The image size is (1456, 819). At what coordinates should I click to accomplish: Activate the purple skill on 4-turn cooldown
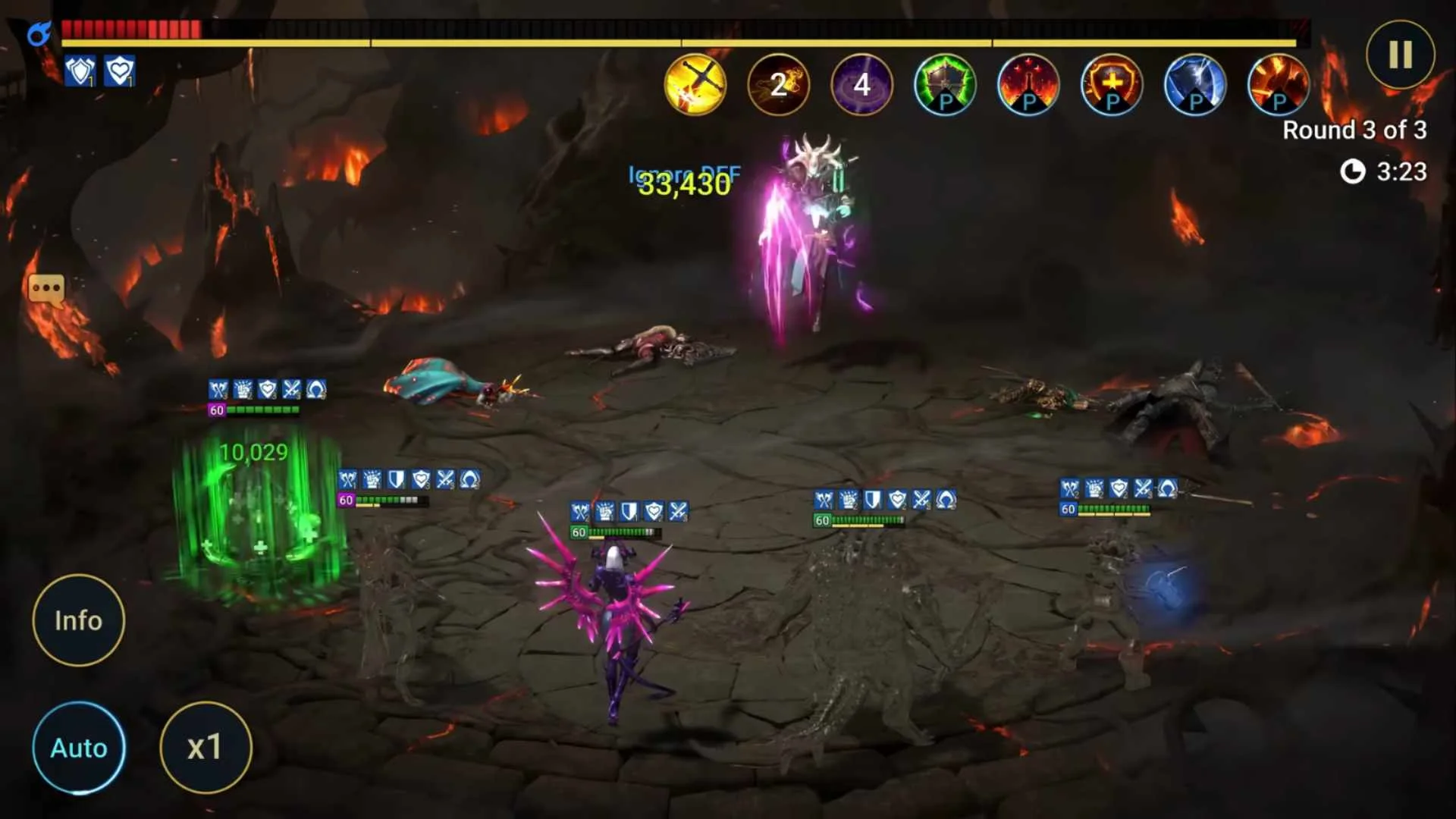click(x=861, y=85)
